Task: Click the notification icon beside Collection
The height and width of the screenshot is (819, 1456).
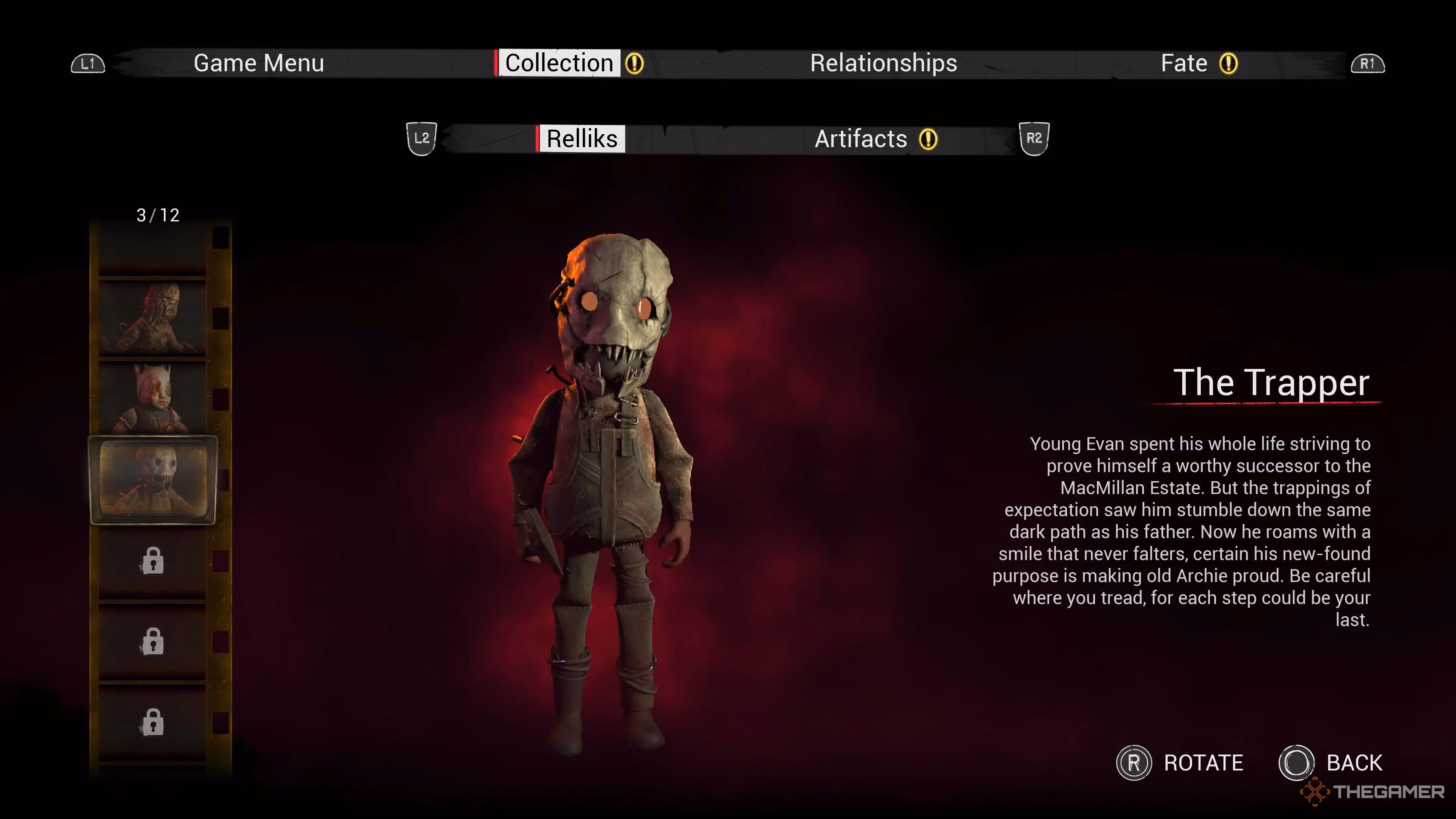Action: (x=635, y=64)
